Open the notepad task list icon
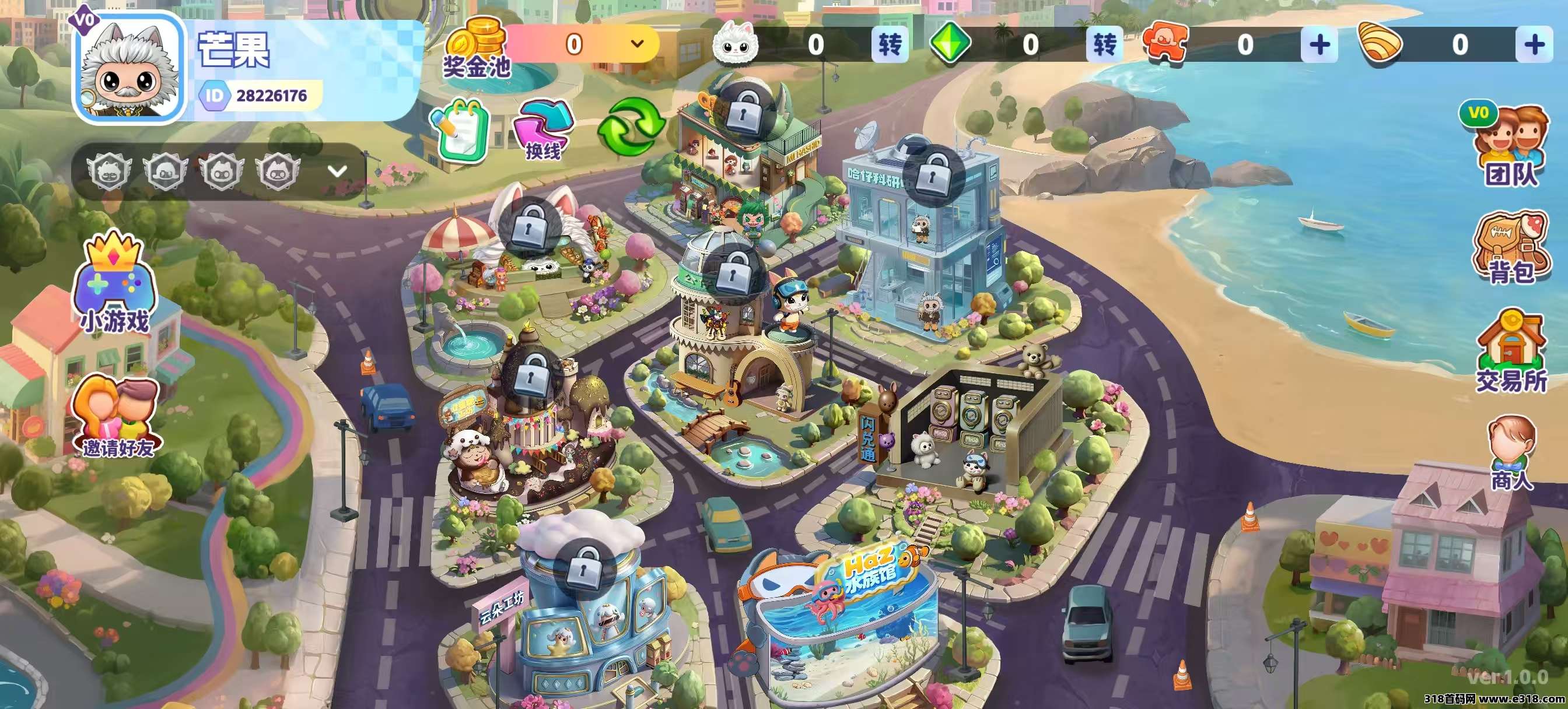1568x709 pixels. click(x=460, y=129)
